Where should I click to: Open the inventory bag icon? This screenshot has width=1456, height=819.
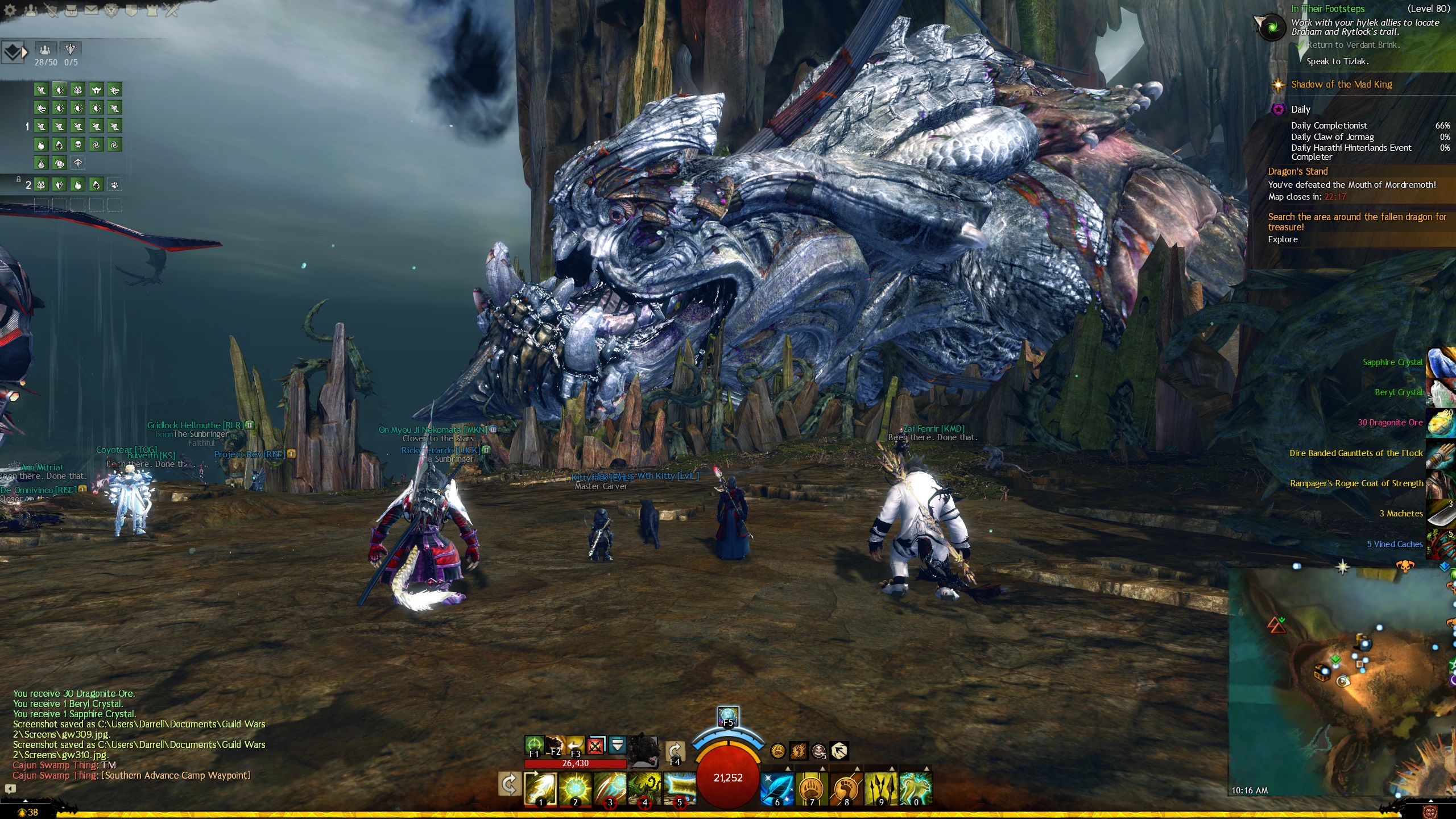(71, 10)
